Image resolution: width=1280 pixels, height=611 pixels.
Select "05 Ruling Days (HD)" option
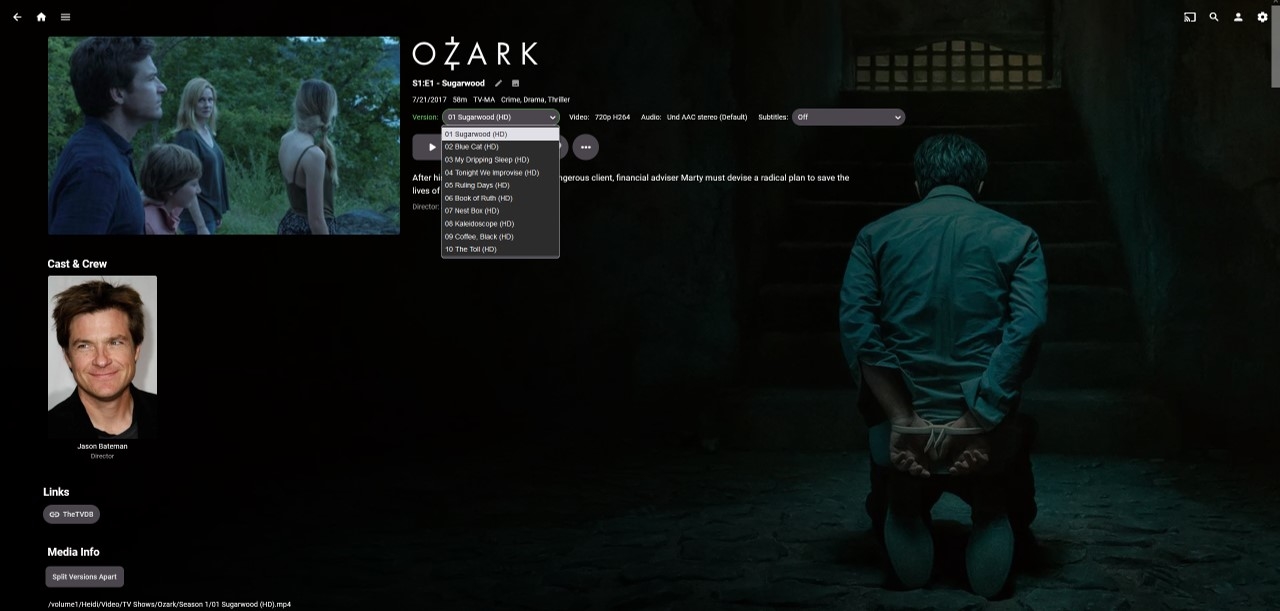tap(477, 185)
